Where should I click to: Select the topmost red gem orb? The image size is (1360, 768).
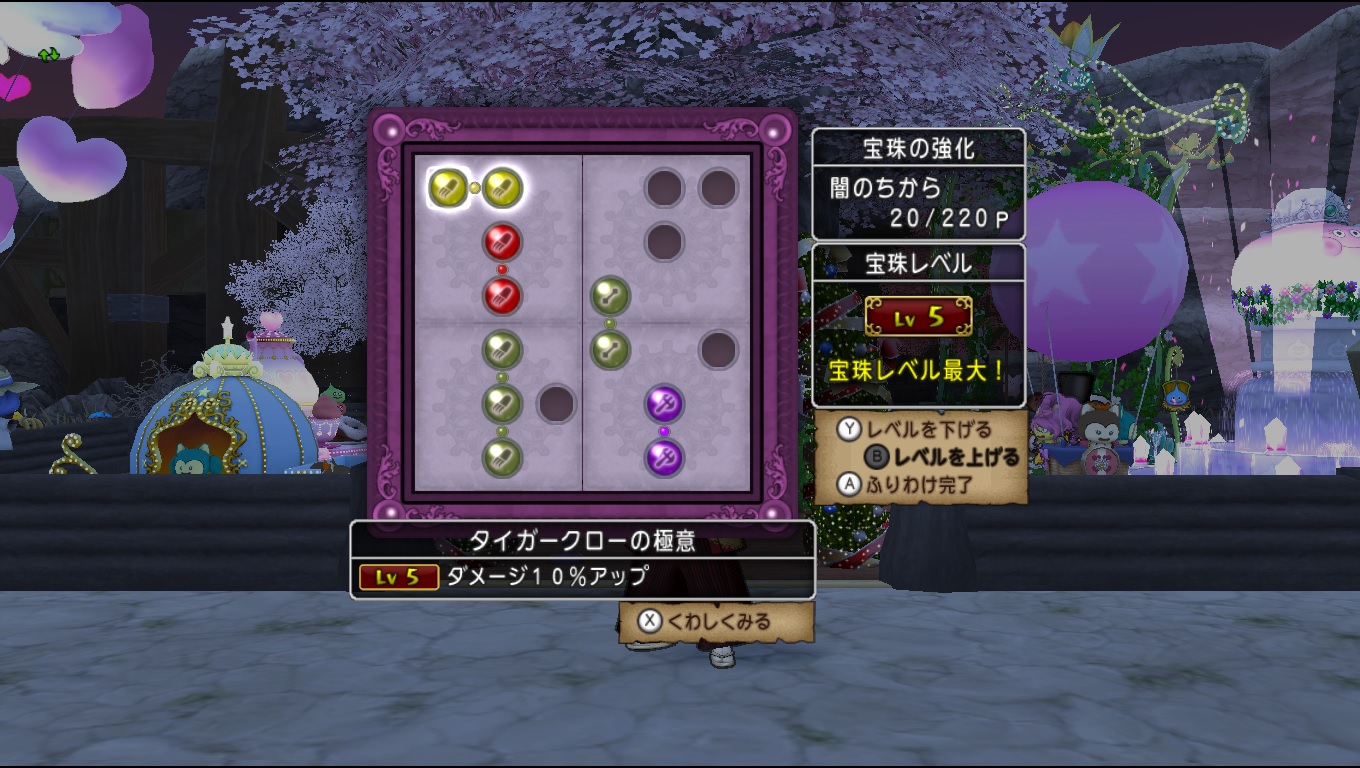coord(502,239)
